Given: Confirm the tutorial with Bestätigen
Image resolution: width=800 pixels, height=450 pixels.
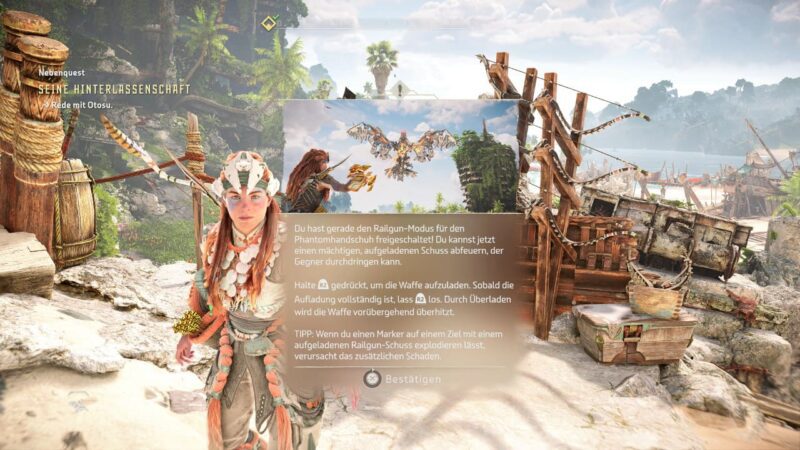Looking at the screenshot, I should coord(401,379).
